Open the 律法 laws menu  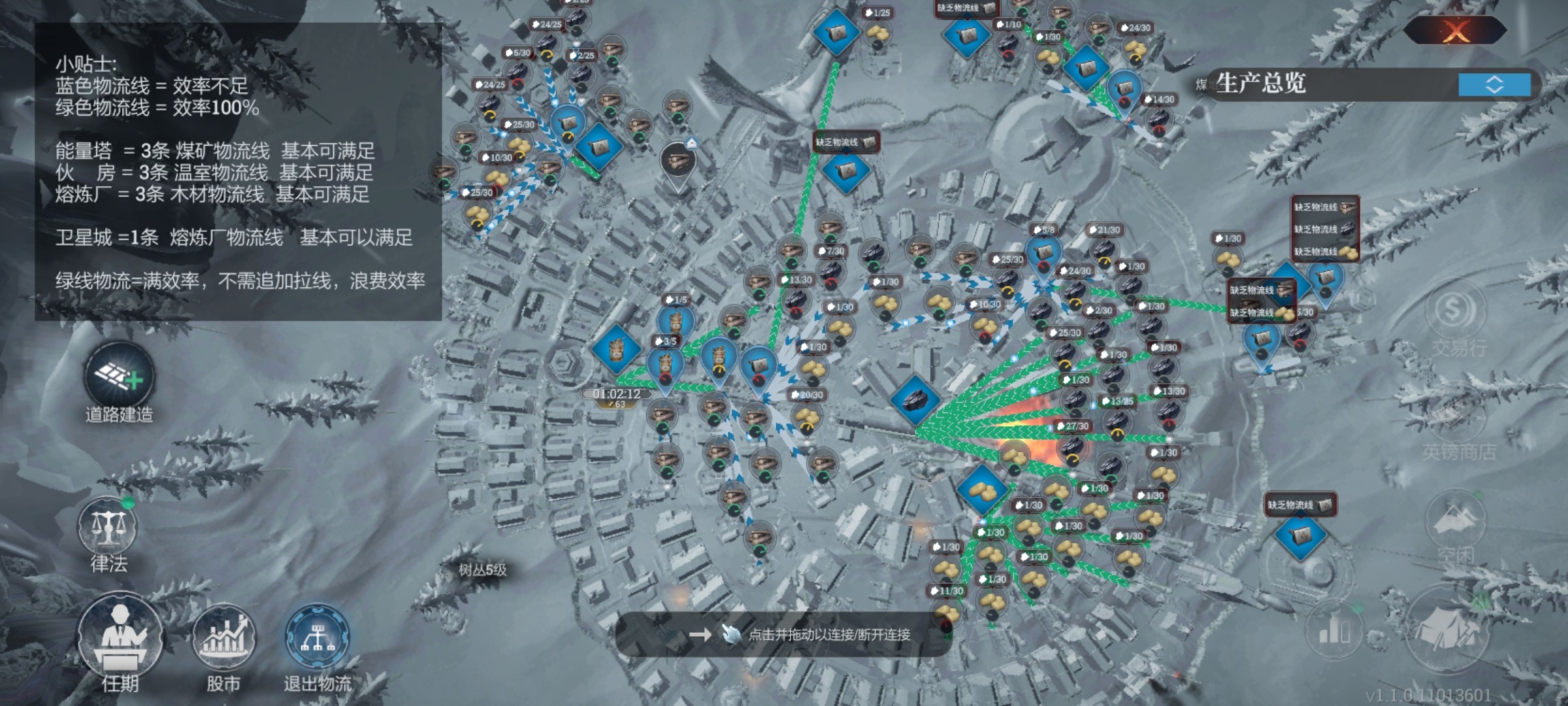(x=108, y=528)
